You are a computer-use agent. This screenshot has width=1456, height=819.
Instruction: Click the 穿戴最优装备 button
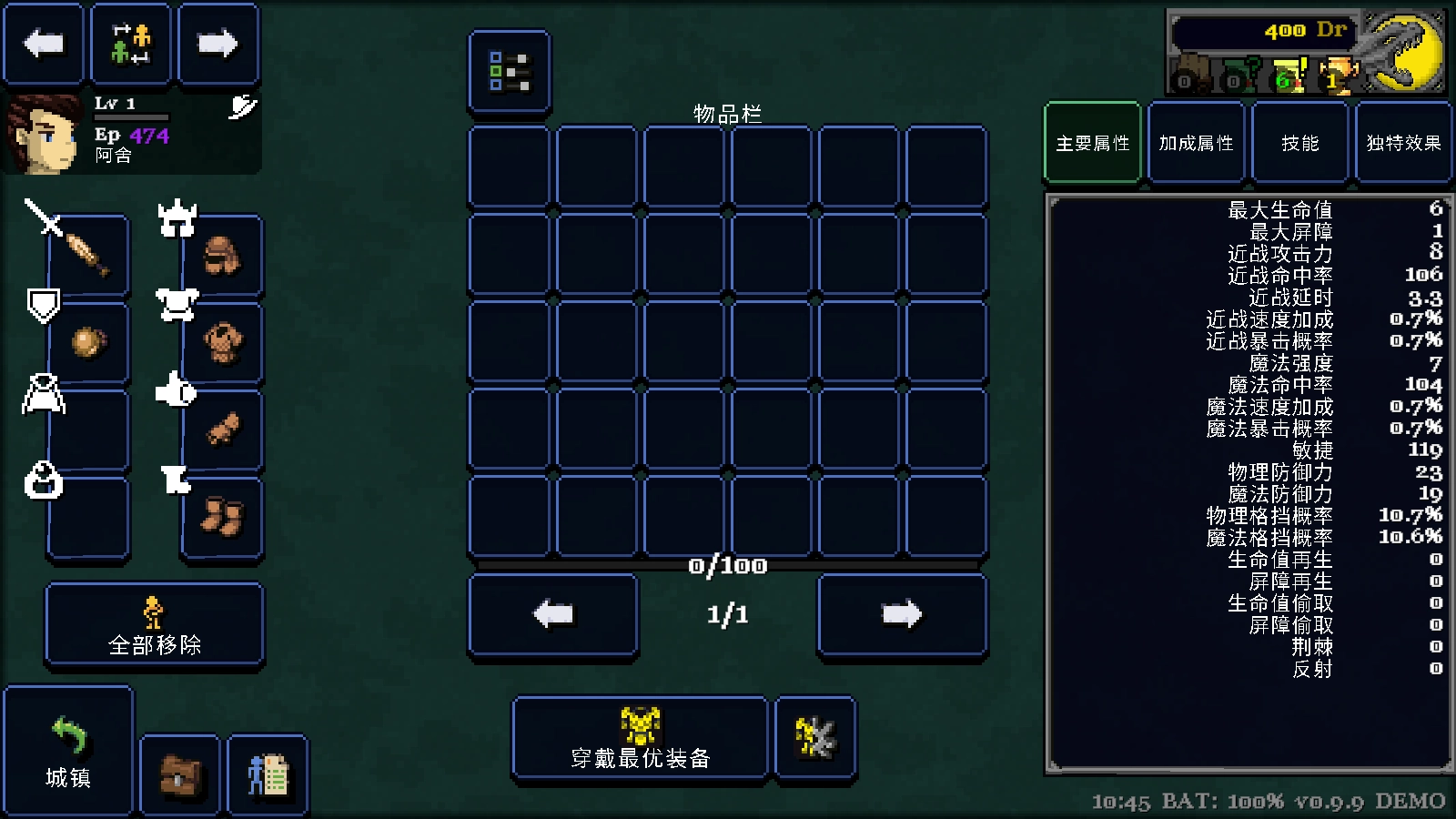639,737
